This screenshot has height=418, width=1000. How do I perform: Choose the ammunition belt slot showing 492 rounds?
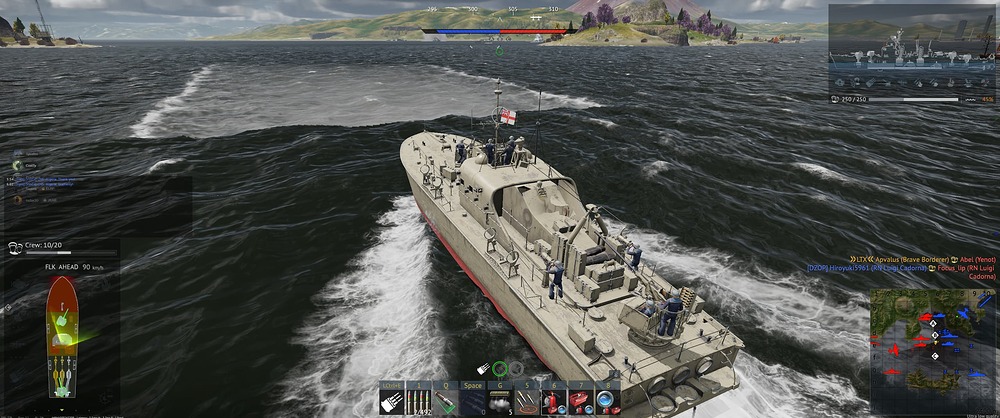(419, 400)
